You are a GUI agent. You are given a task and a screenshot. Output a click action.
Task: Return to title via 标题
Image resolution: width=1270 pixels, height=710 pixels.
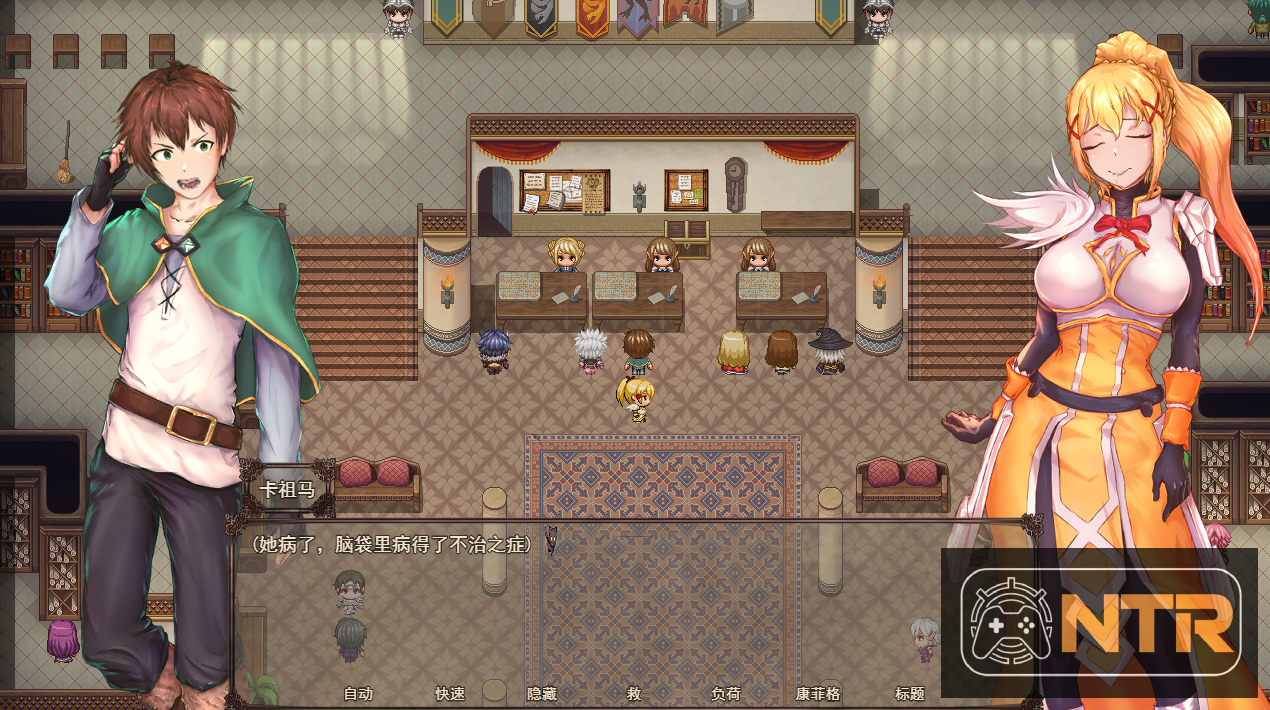tap(910, 693)
